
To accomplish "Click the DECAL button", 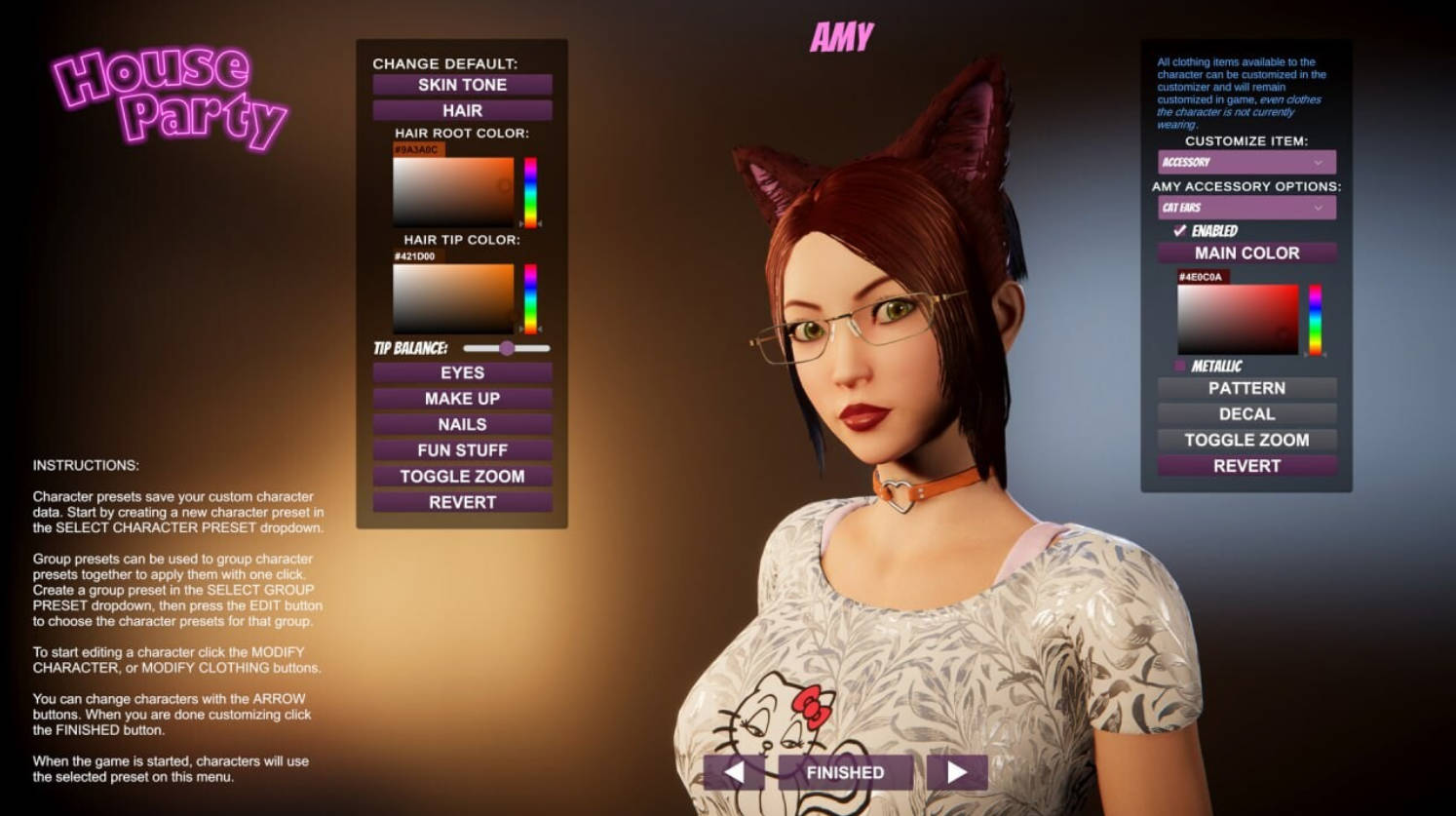I will coord(1246,413).
